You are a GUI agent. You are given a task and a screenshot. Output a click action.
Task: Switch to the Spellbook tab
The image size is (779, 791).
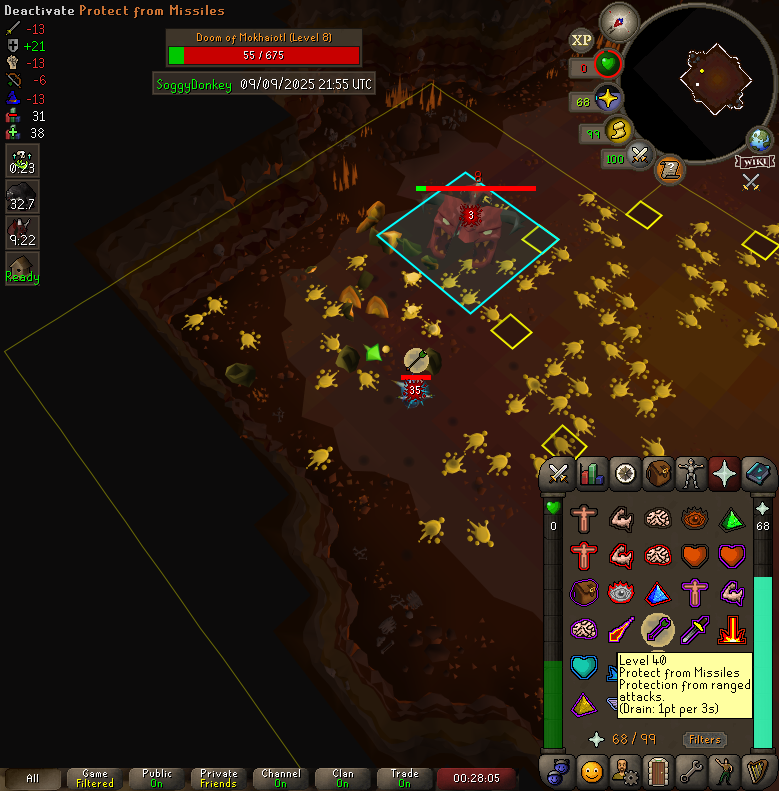tap(757, 473)
